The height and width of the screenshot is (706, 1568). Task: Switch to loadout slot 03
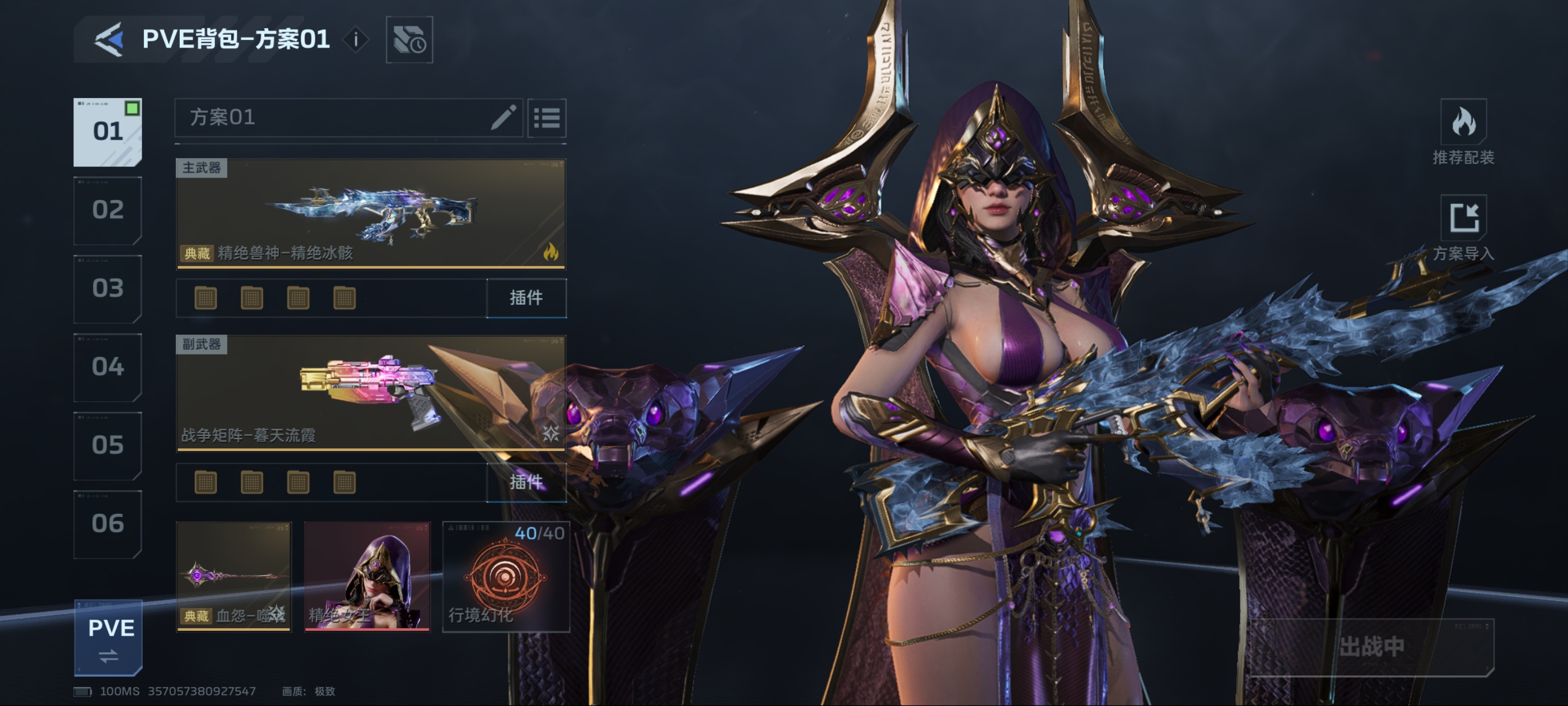pos(108,289)
